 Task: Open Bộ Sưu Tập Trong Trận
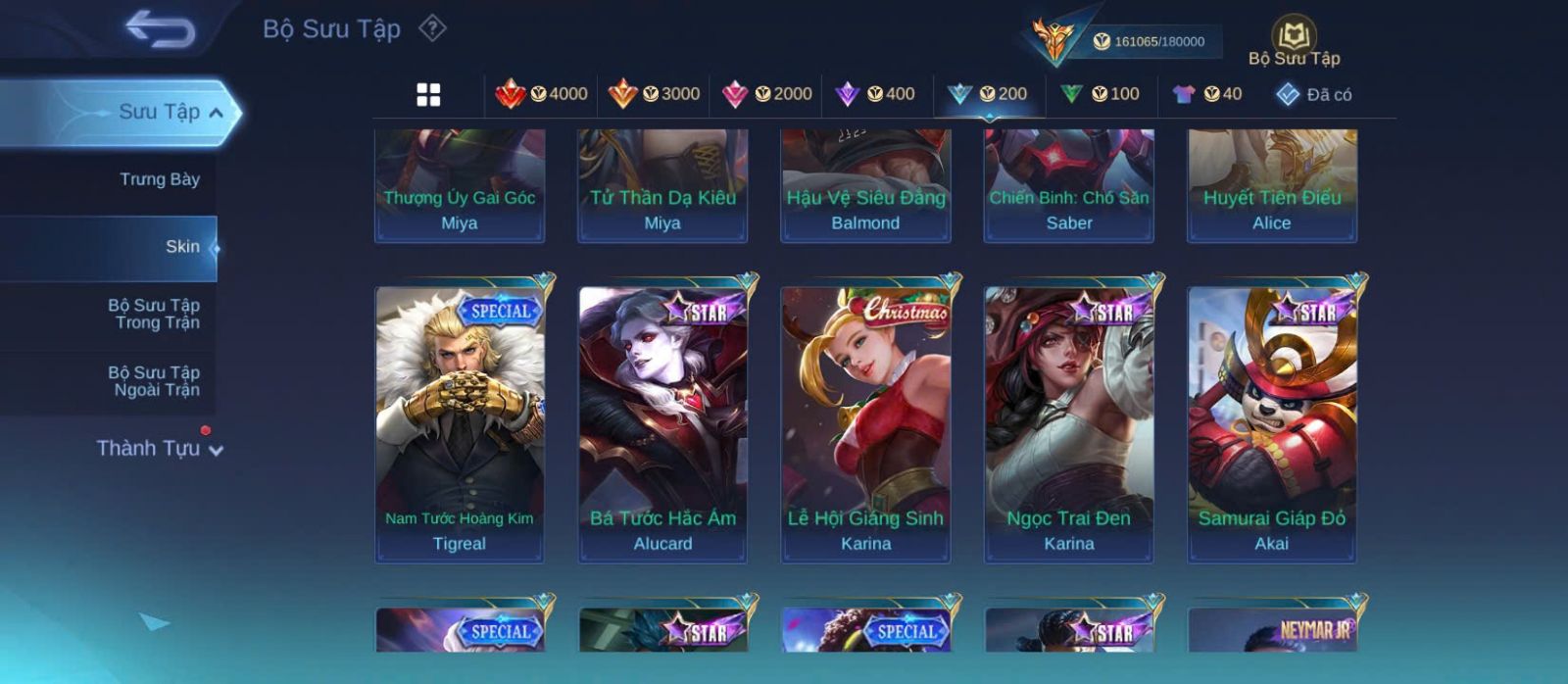coord(154,314)
